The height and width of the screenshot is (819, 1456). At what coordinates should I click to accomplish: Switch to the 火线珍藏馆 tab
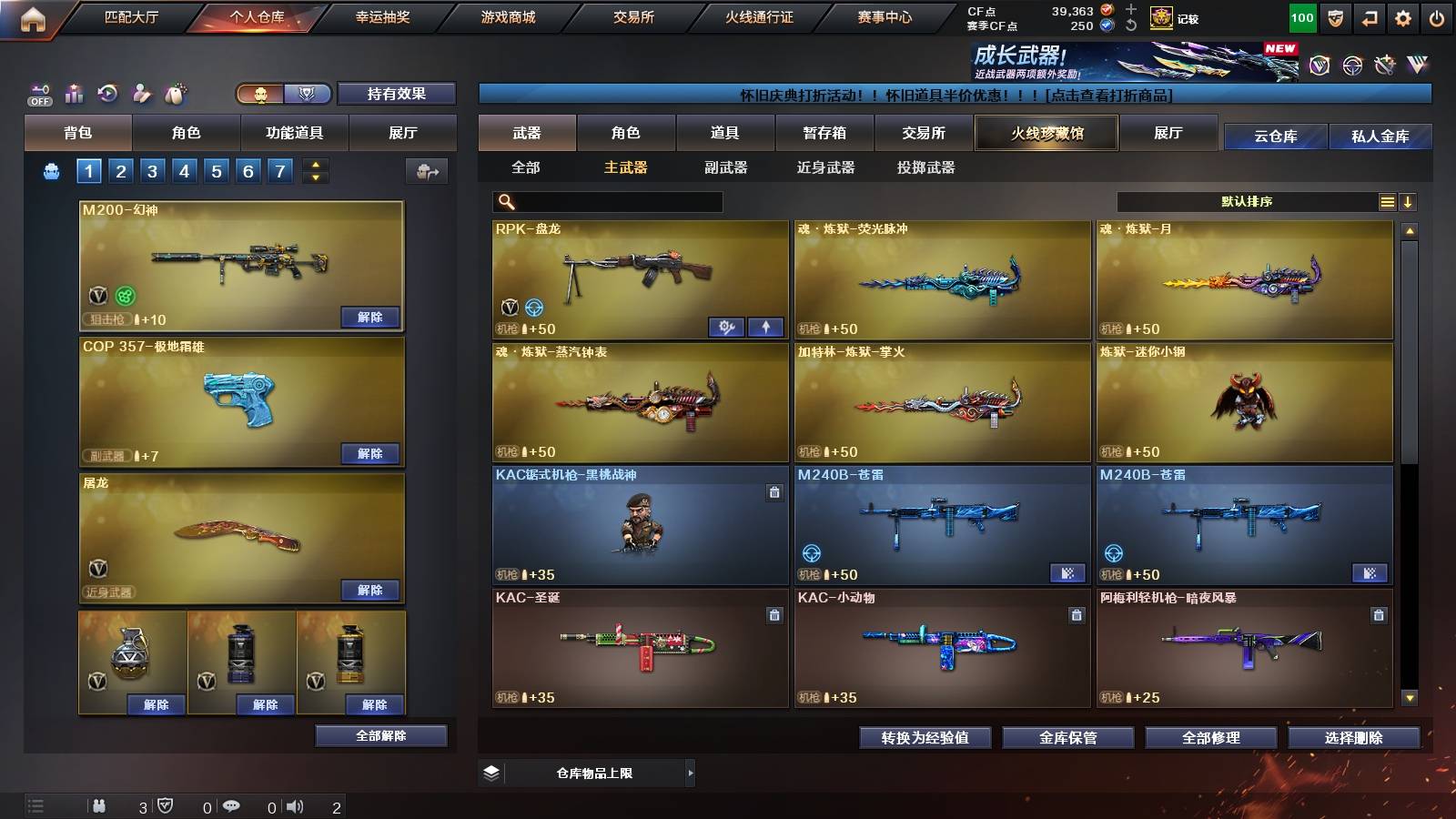tap(1045, 133)
